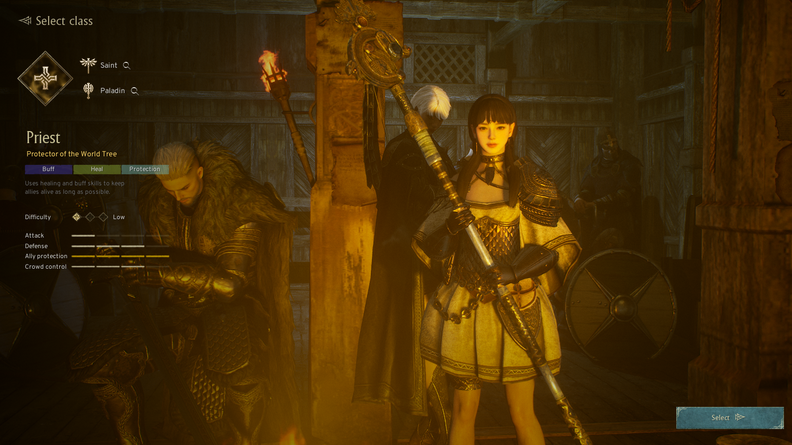This screenshot has height=445, width=792.
Task: Open the magnifier preview next to Saint
Action: click(126, 66)
